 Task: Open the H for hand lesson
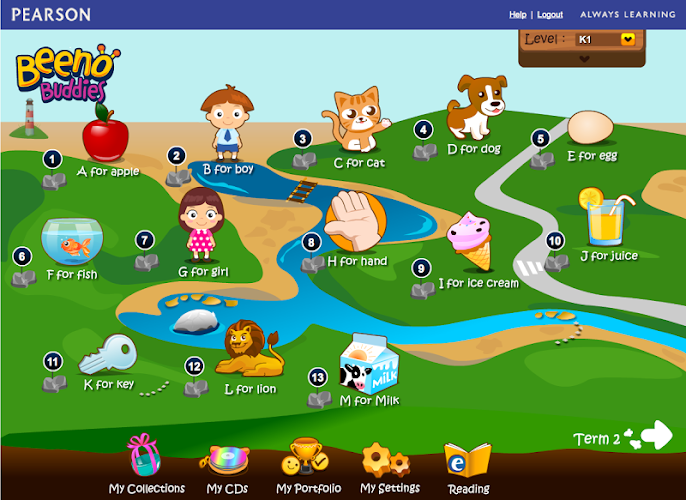pos(357,222)
